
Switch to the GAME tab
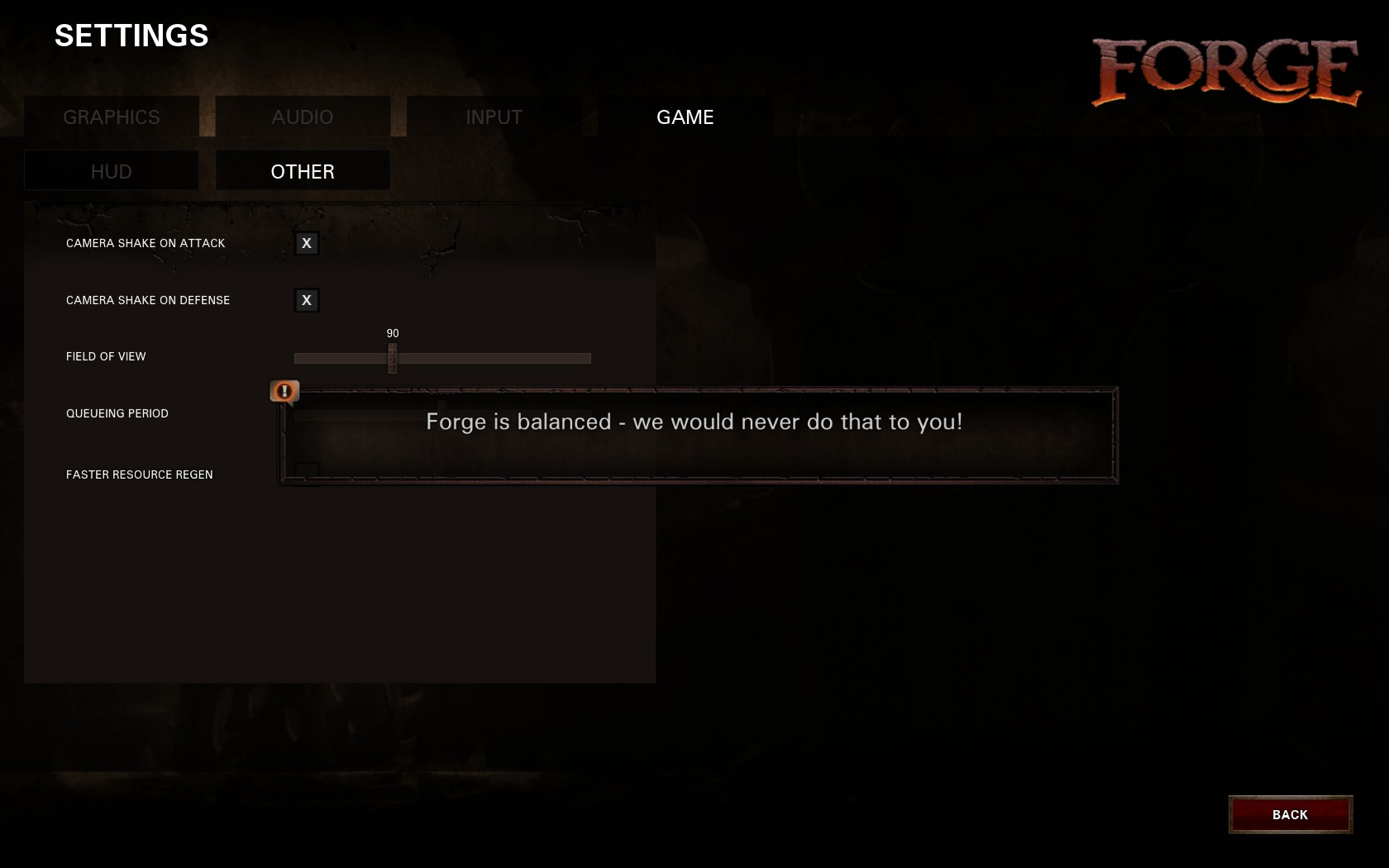click(x=685, y=117)
